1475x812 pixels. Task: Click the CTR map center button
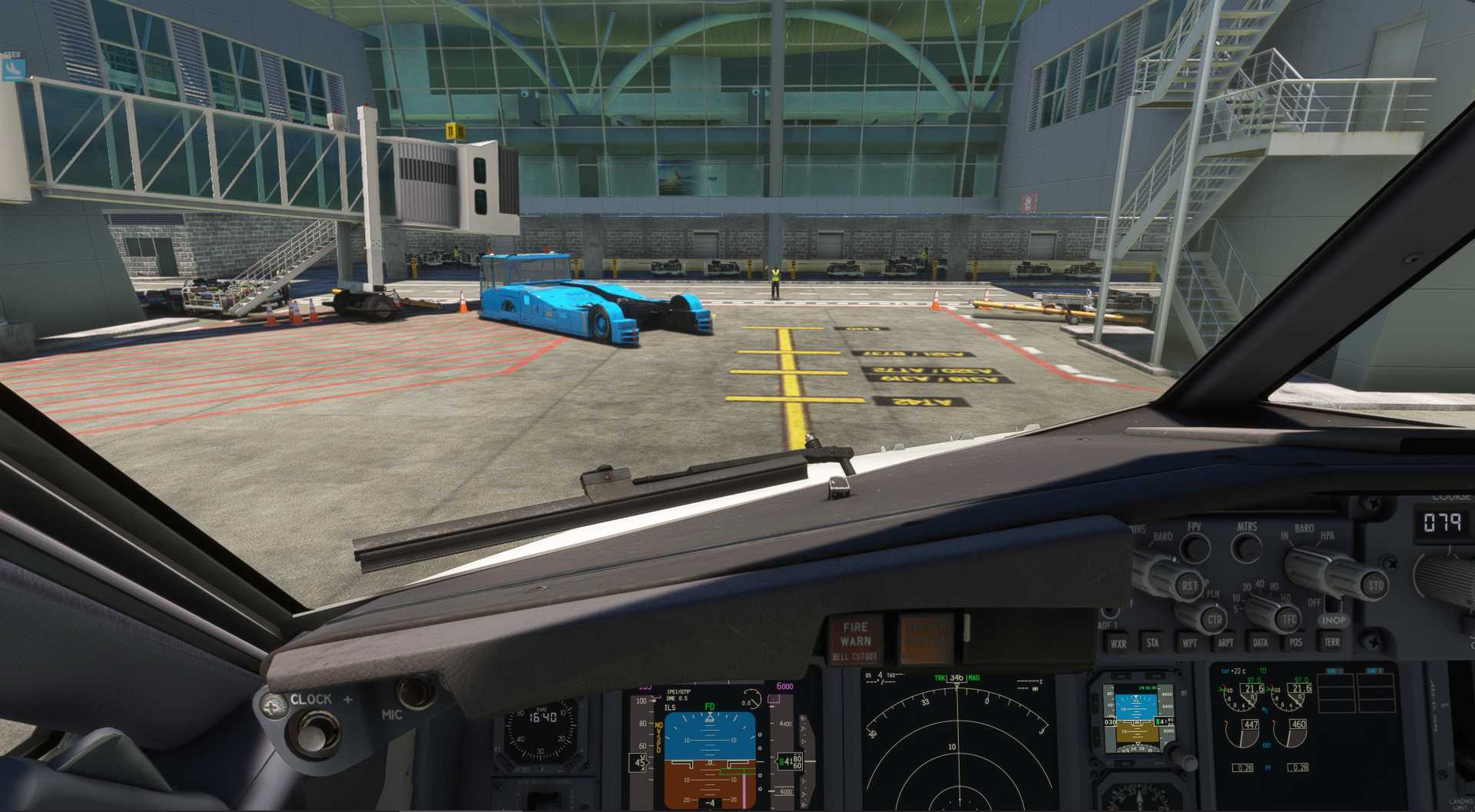click(x=1214, y=619)
